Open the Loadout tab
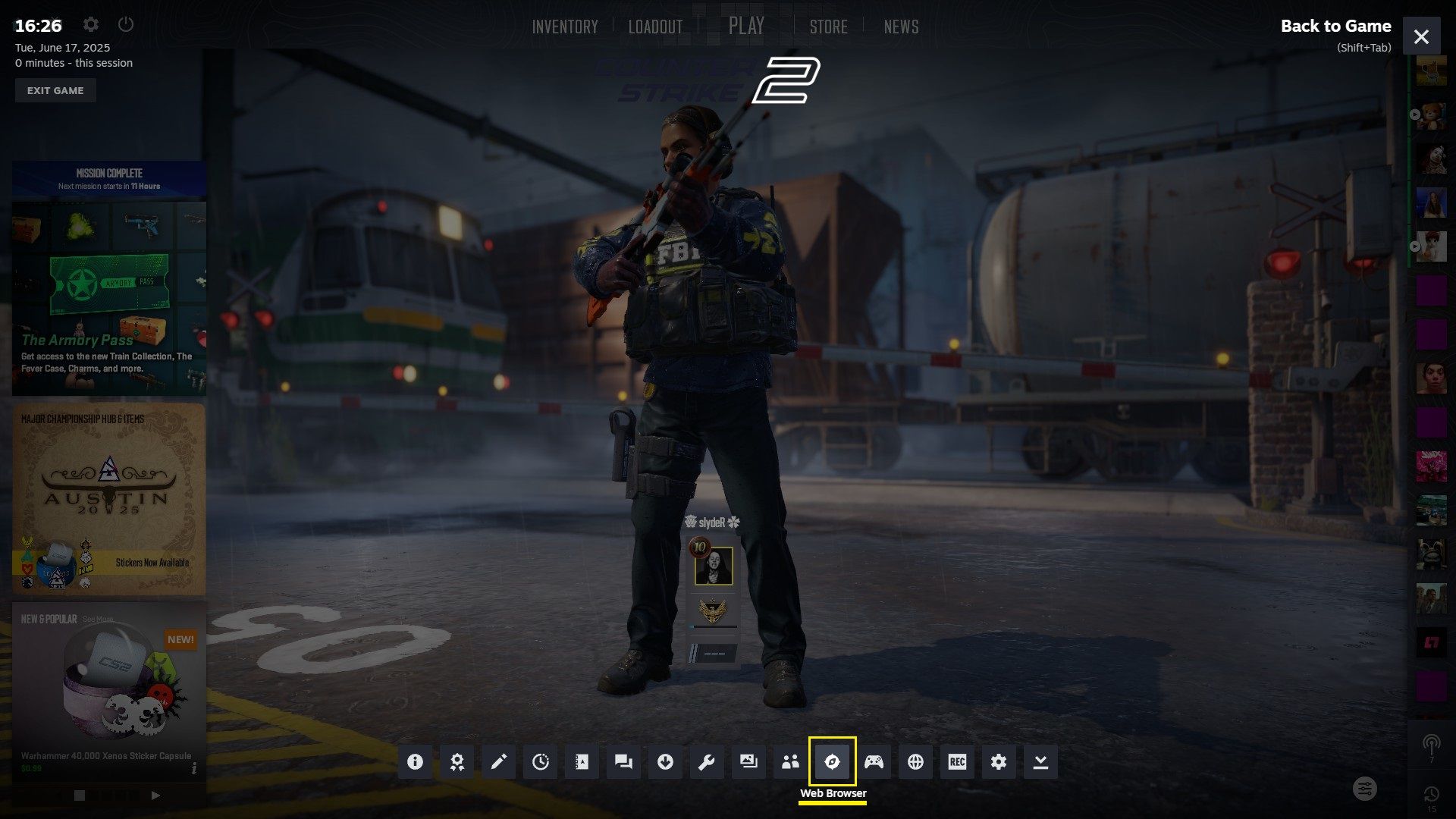 (x=655, y=27)
